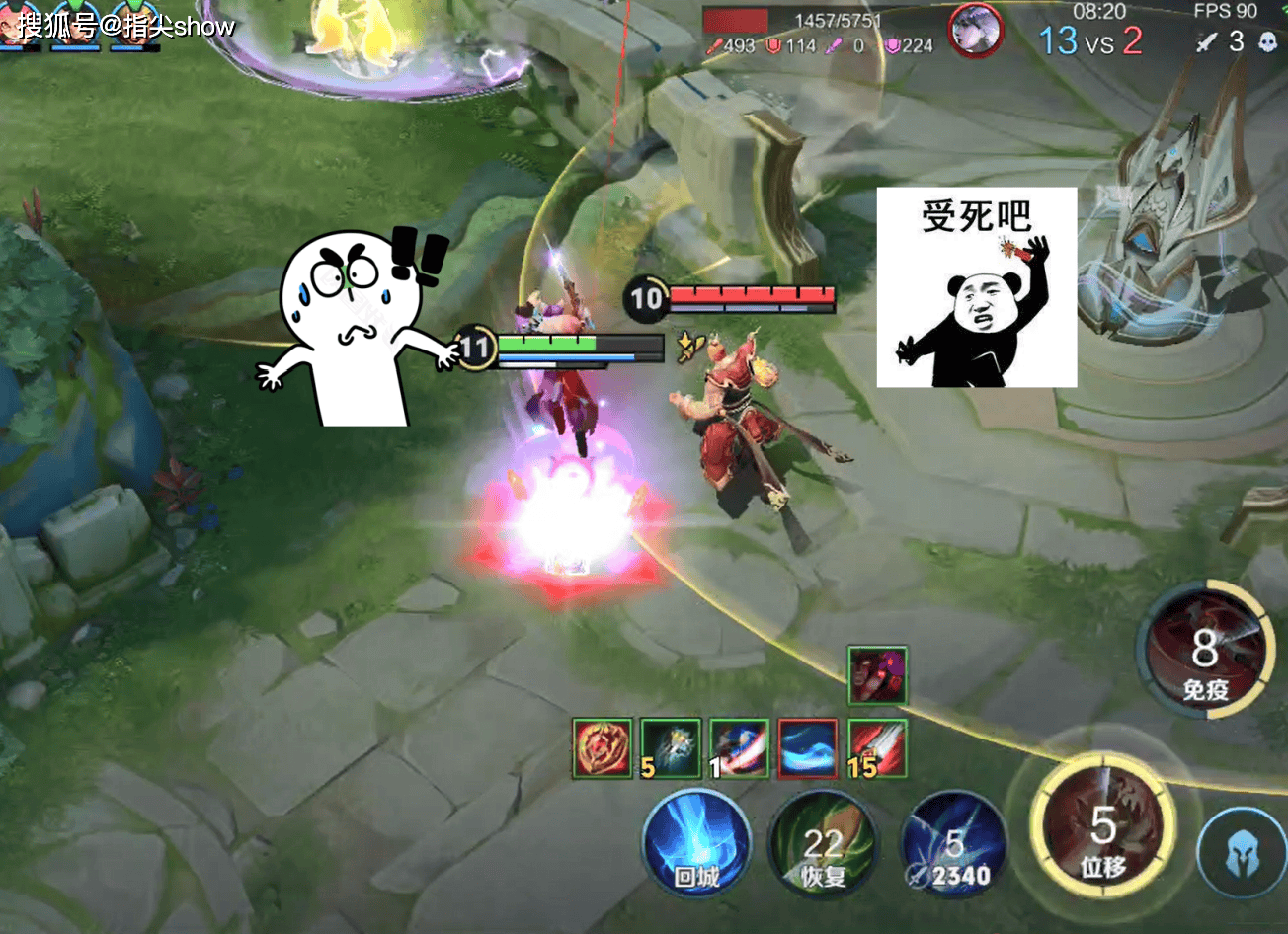Viewport: 1288px width, 934px height.
Task: Activate the blue skill showing 2340
Action: [x=954, y=849]
